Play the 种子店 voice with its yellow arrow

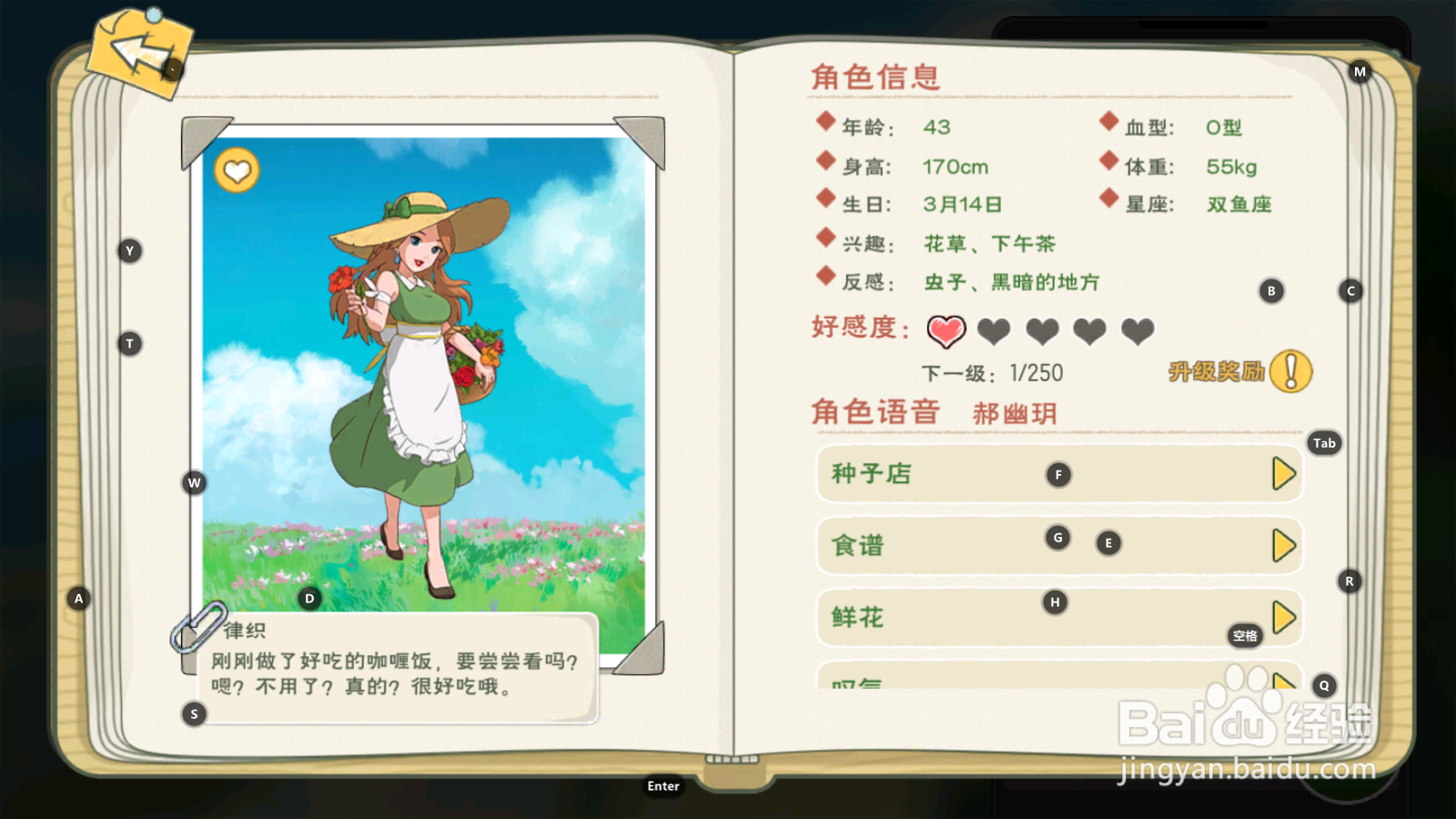[x=1283, y=473]
